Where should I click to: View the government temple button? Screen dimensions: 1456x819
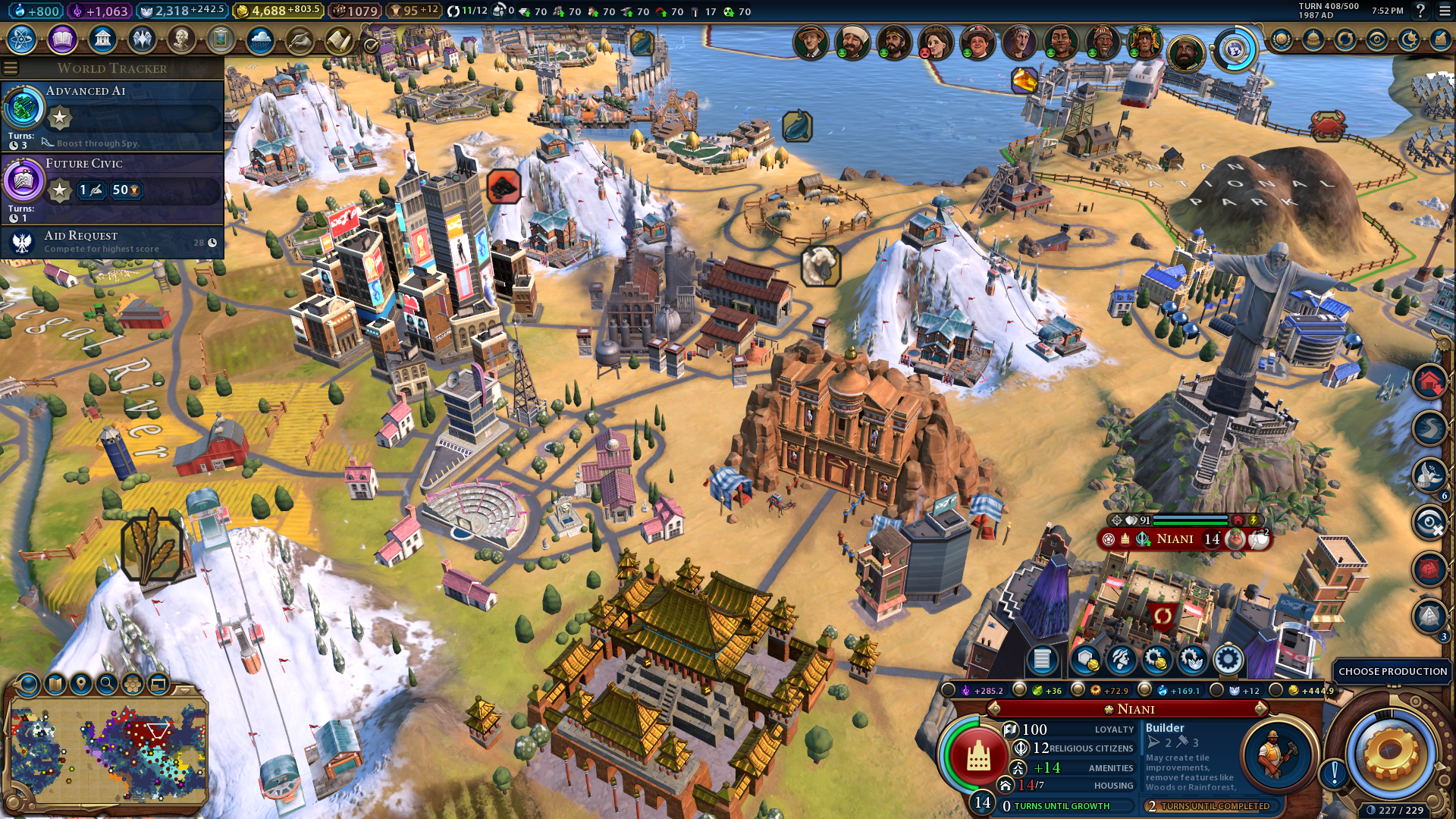click(102, 39)
